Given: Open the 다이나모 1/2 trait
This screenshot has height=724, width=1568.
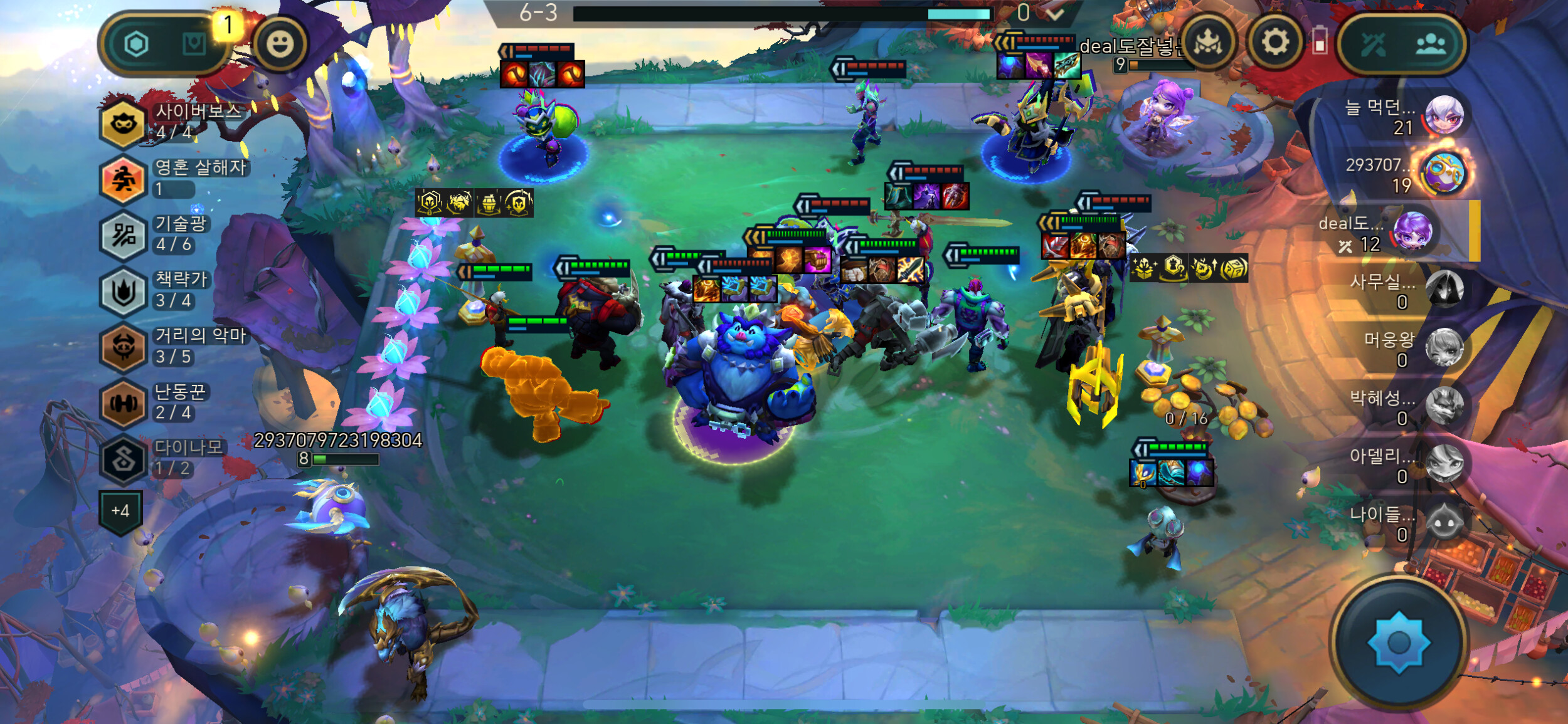Looking at the screenshot, I should click(x=123, y=459).
